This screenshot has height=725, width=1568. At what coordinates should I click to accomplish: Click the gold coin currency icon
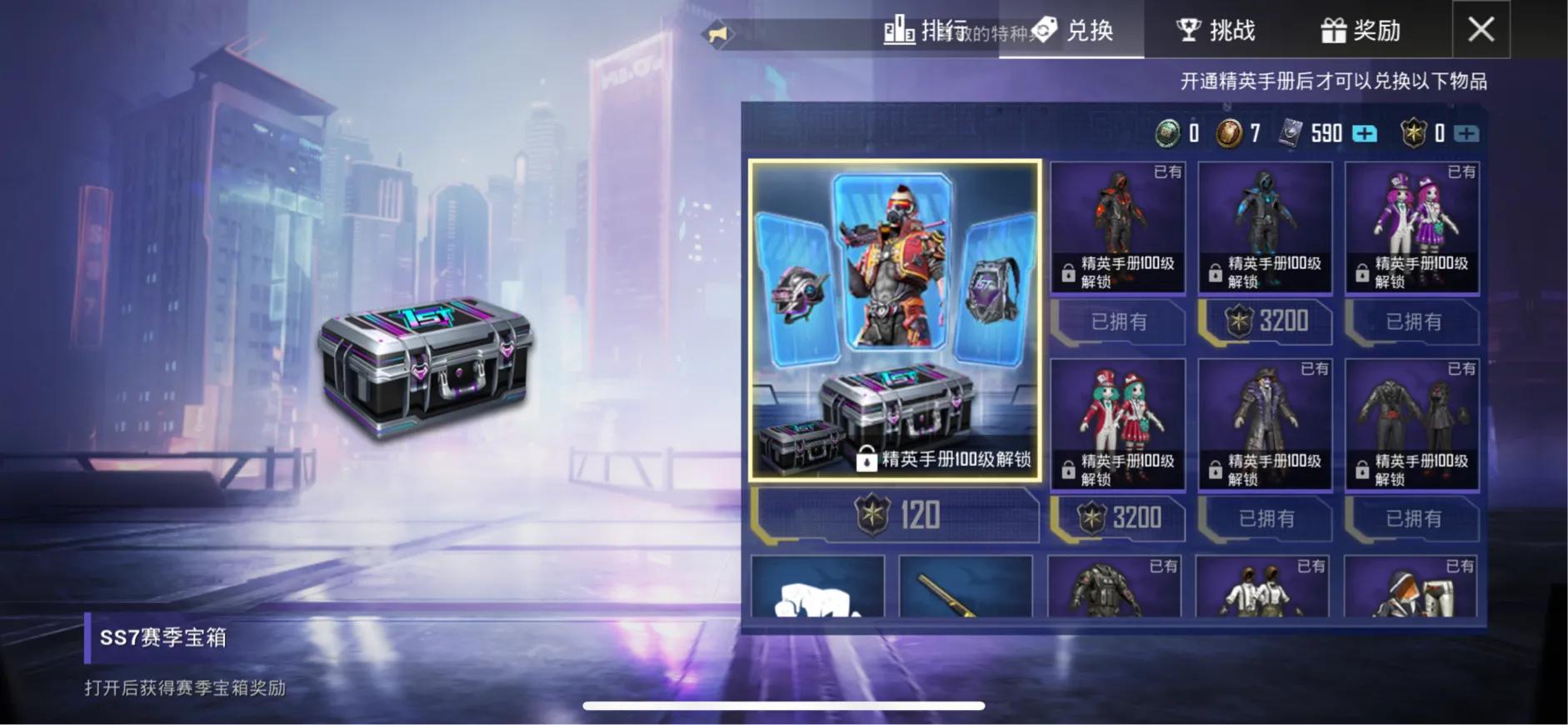click(x=1229, y=133)
